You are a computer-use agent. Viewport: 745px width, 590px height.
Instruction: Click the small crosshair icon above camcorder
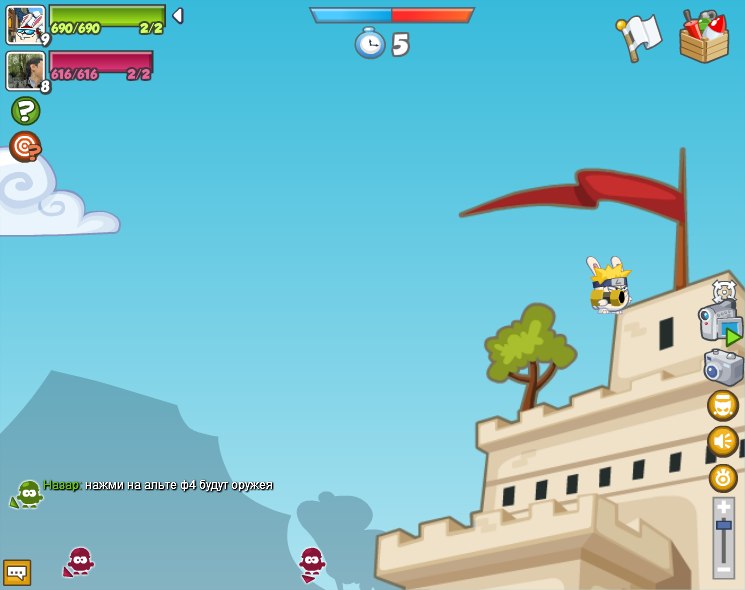[x=724, y=291]
